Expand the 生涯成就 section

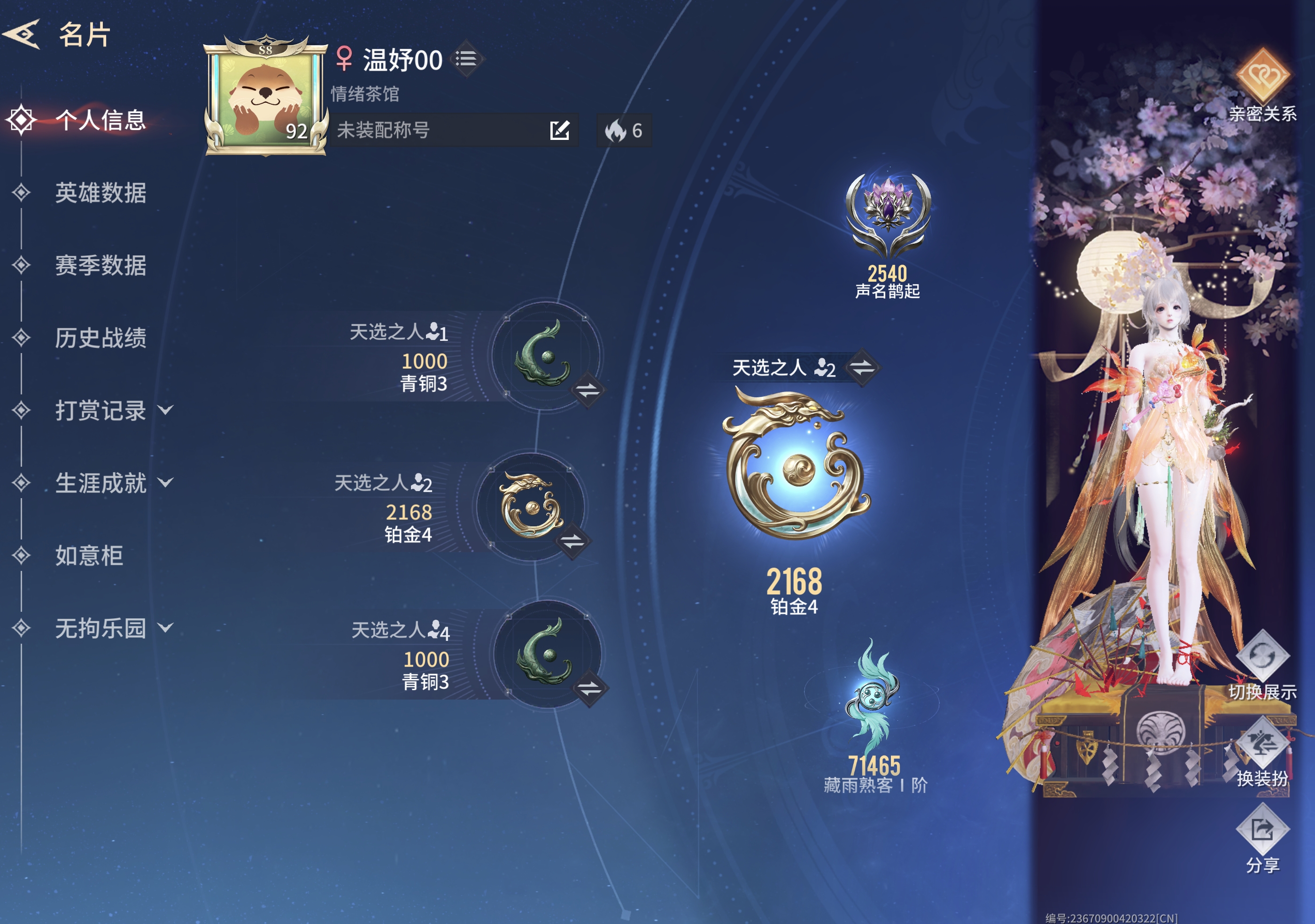(x=102, y=483)
